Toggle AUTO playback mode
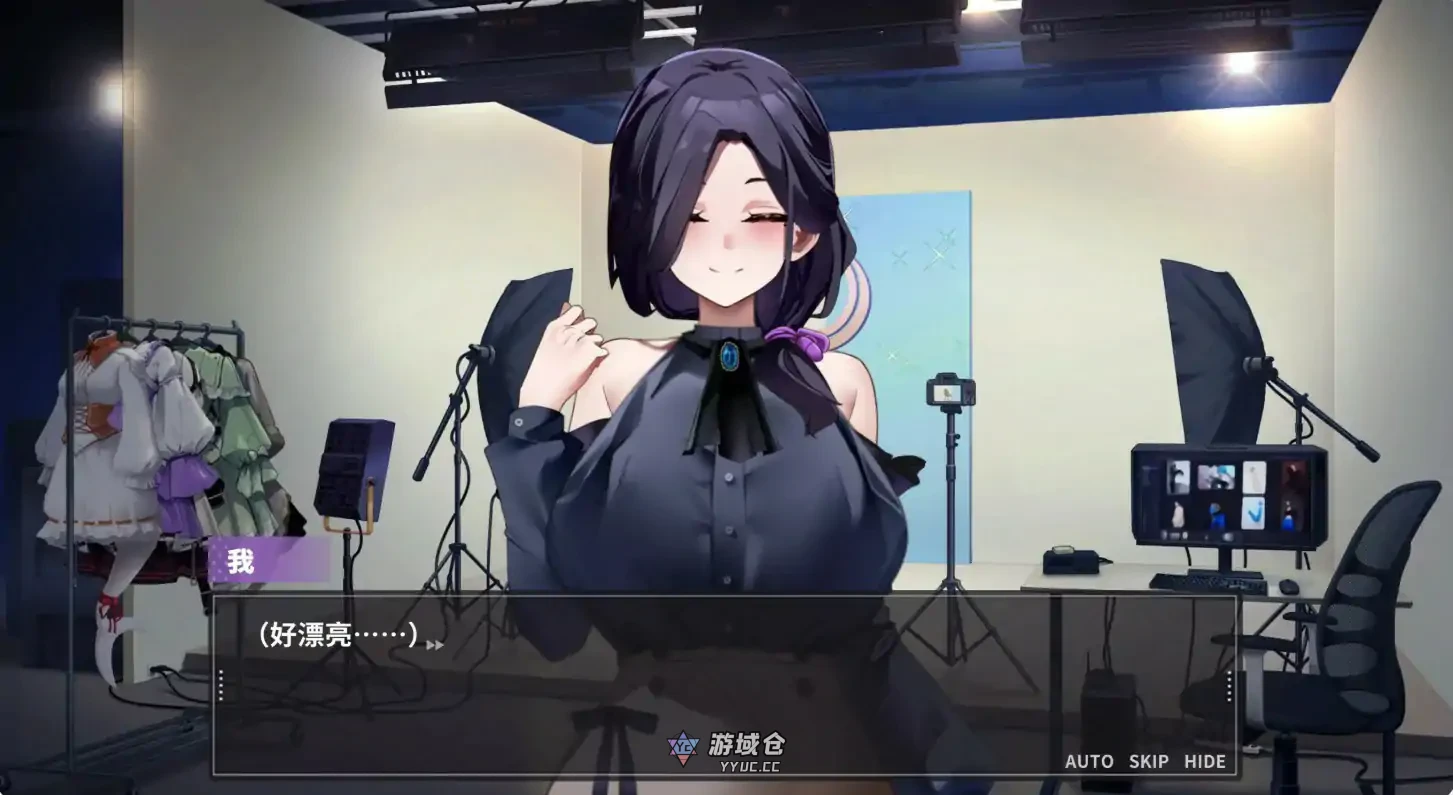This screenshot has width=1453, height=795. (x=1089, y=761)
